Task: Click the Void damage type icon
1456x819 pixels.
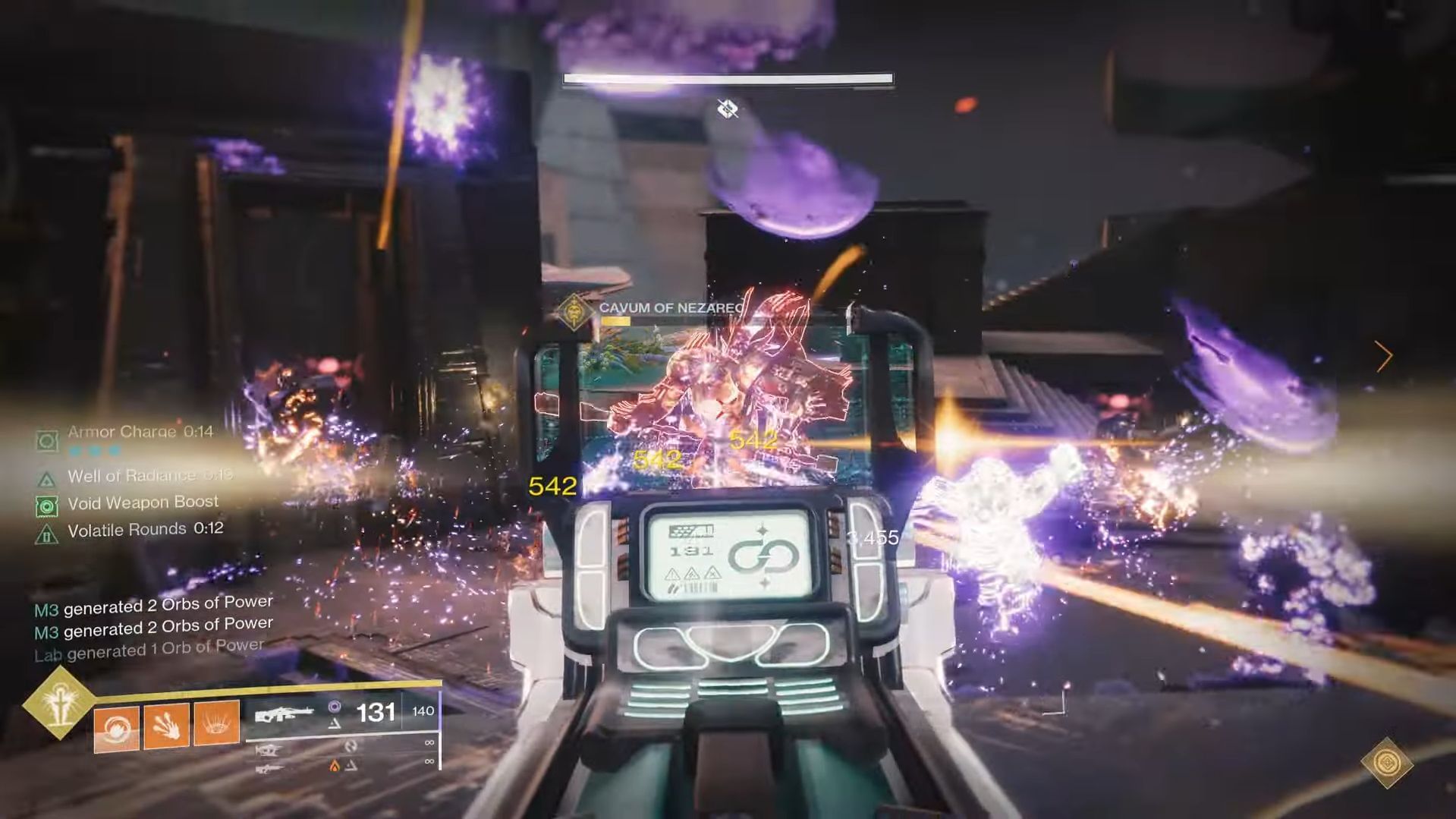Action: (336, 708)
